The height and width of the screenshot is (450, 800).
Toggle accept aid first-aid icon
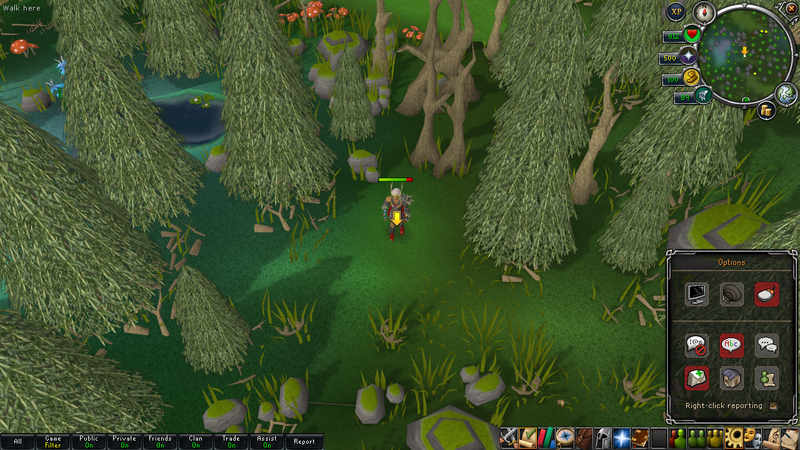(697, 378)
